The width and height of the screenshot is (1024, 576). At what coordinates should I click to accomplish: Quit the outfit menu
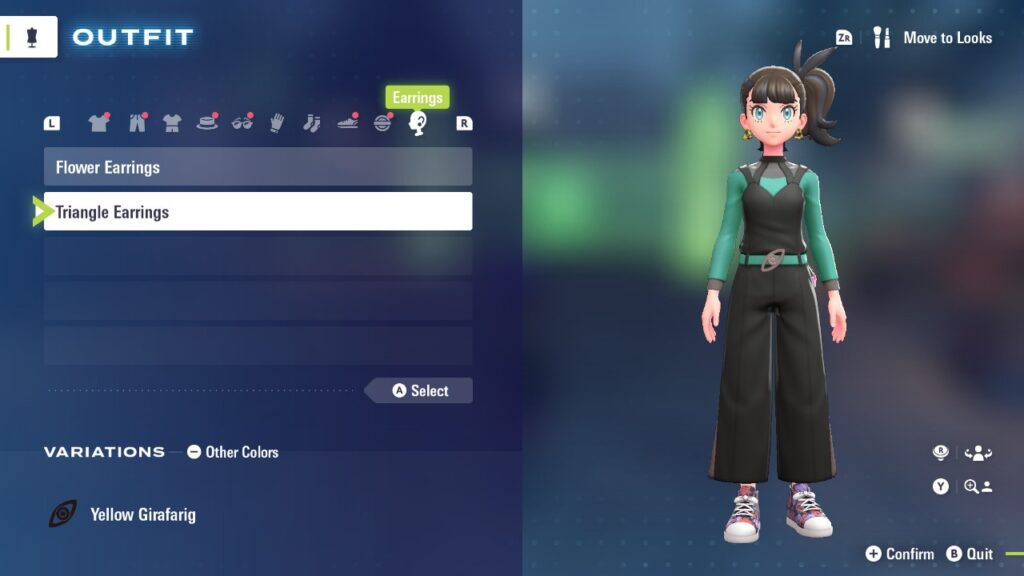(970, 554)
